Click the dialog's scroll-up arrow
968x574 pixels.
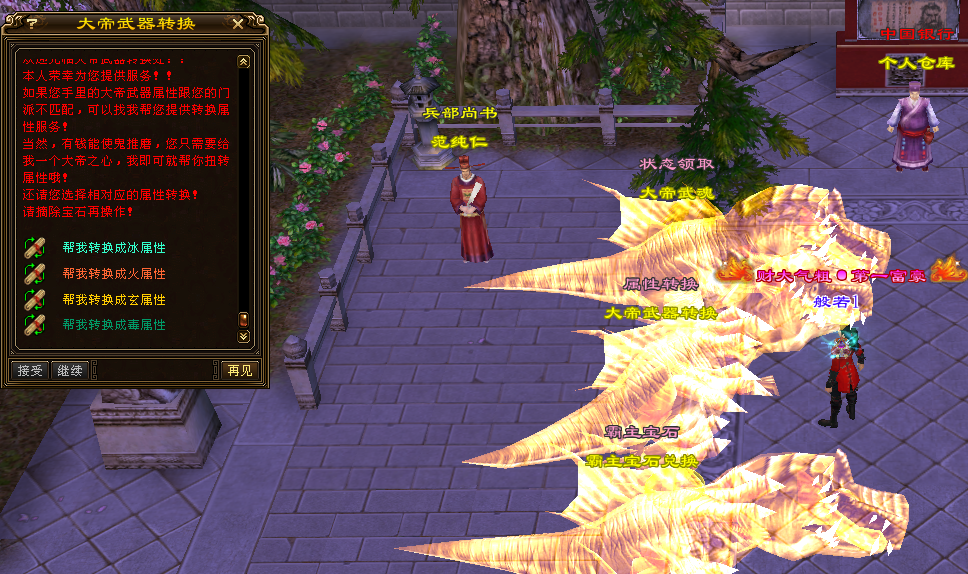tap(243, 61)
